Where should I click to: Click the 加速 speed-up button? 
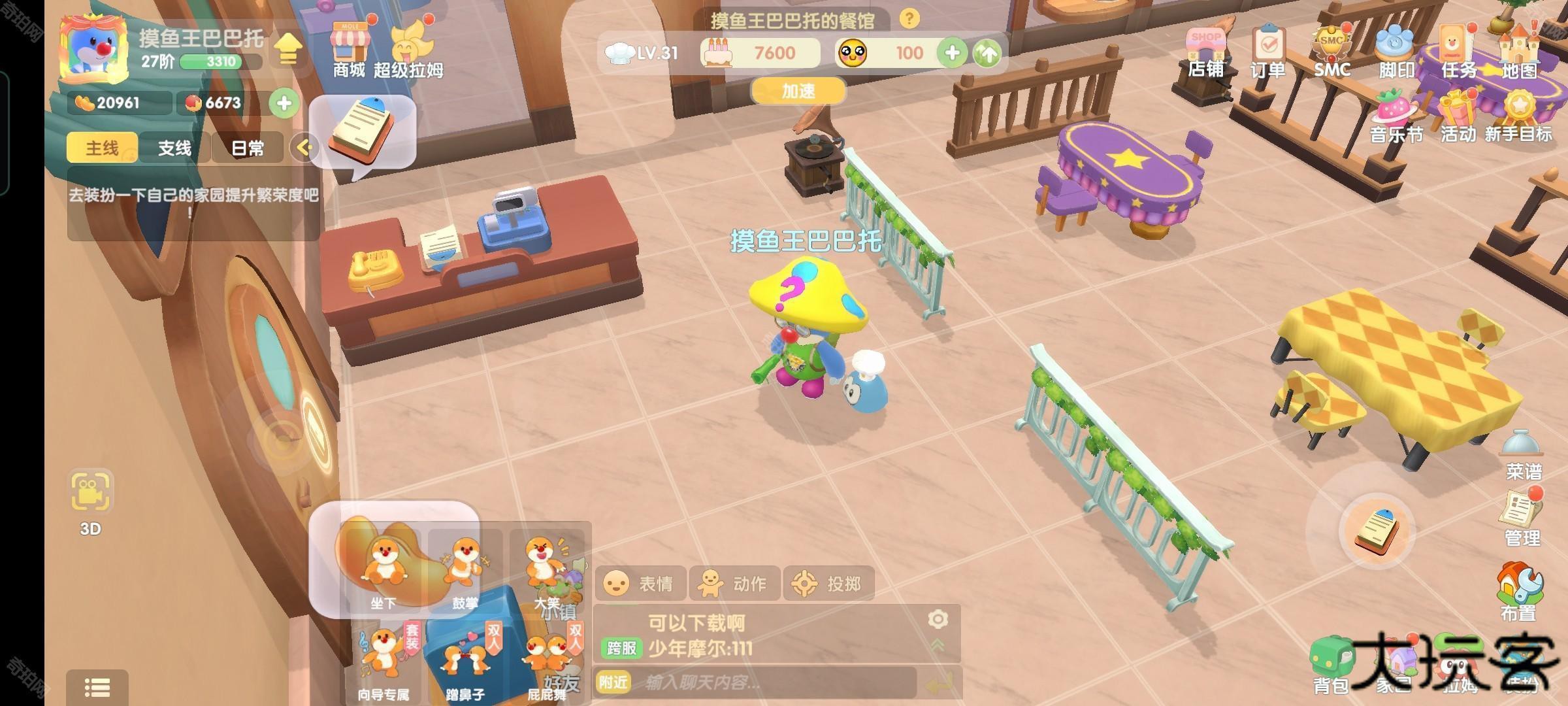click(798, 92)
